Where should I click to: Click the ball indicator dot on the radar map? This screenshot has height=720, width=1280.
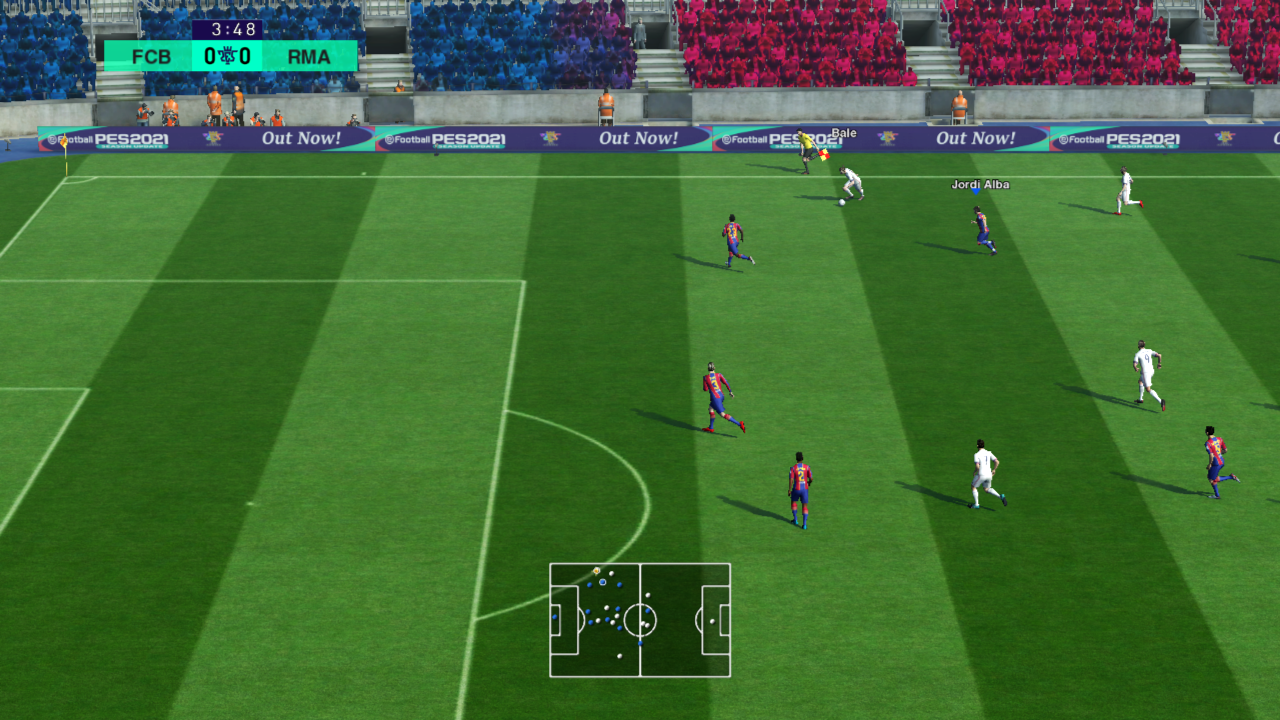coord(596,571)
